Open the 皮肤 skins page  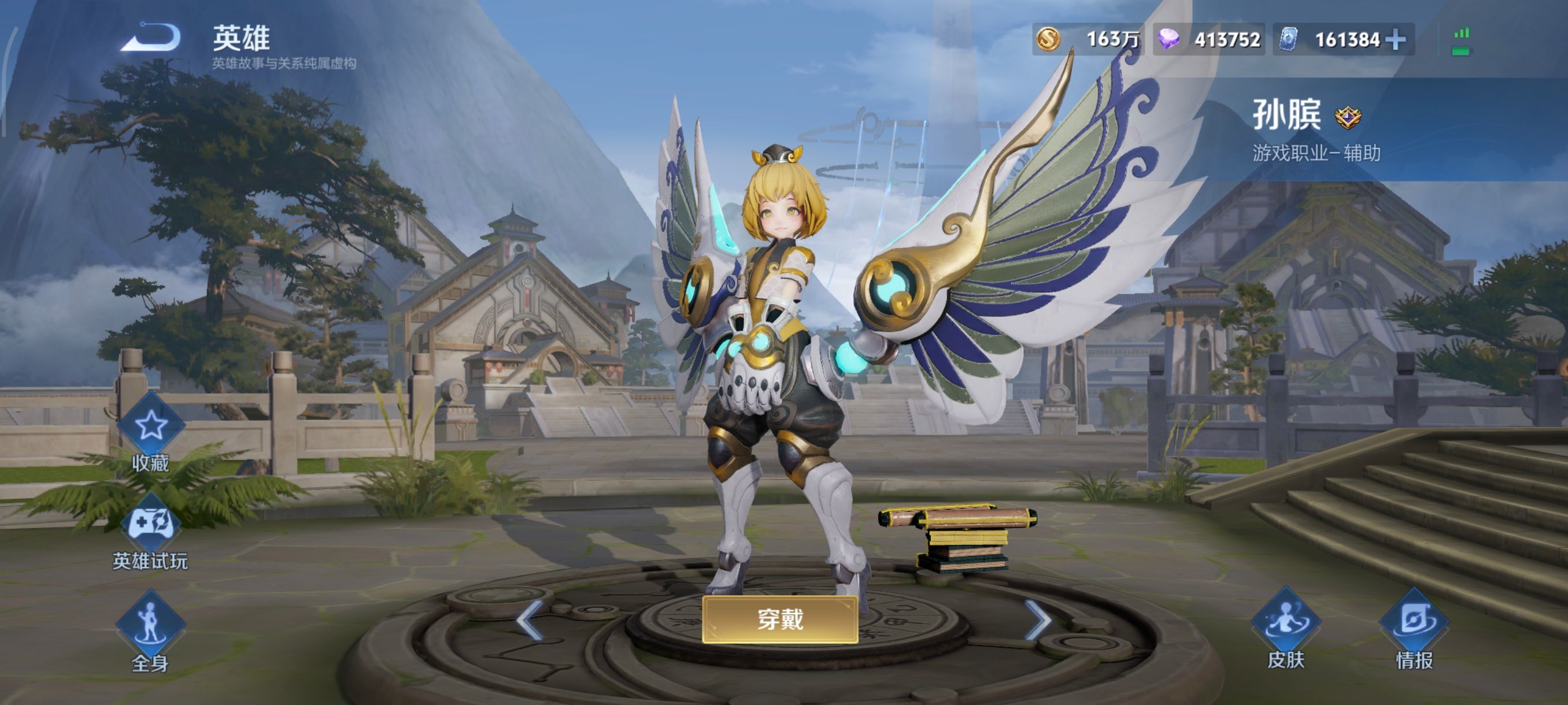click(1285, 622)
